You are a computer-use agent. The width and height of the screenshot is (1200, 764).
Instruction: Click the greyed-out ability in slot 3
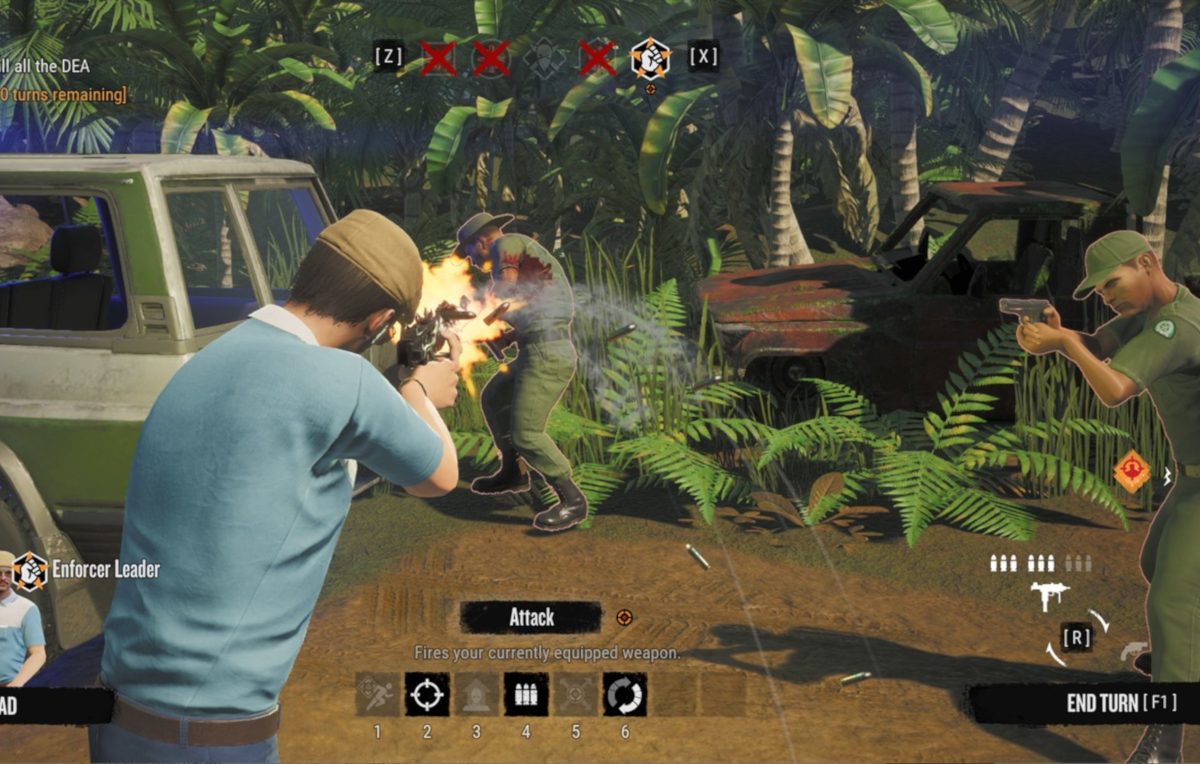click(x=476, y=693)
